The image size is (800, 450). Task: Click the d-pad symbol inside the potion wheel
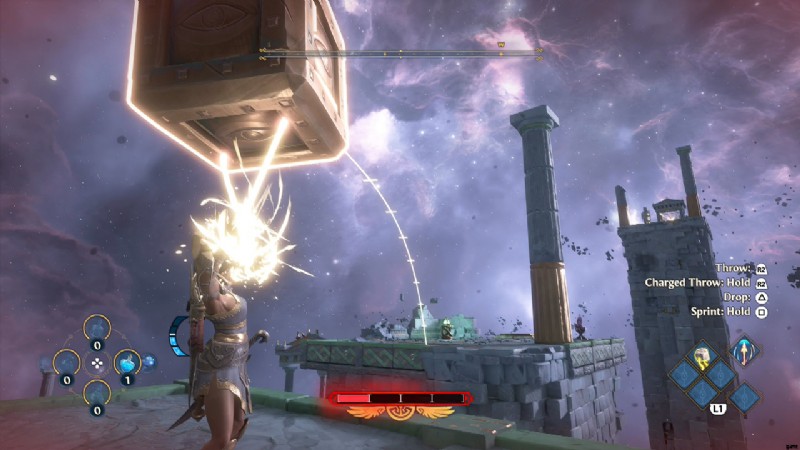point(96,363)
